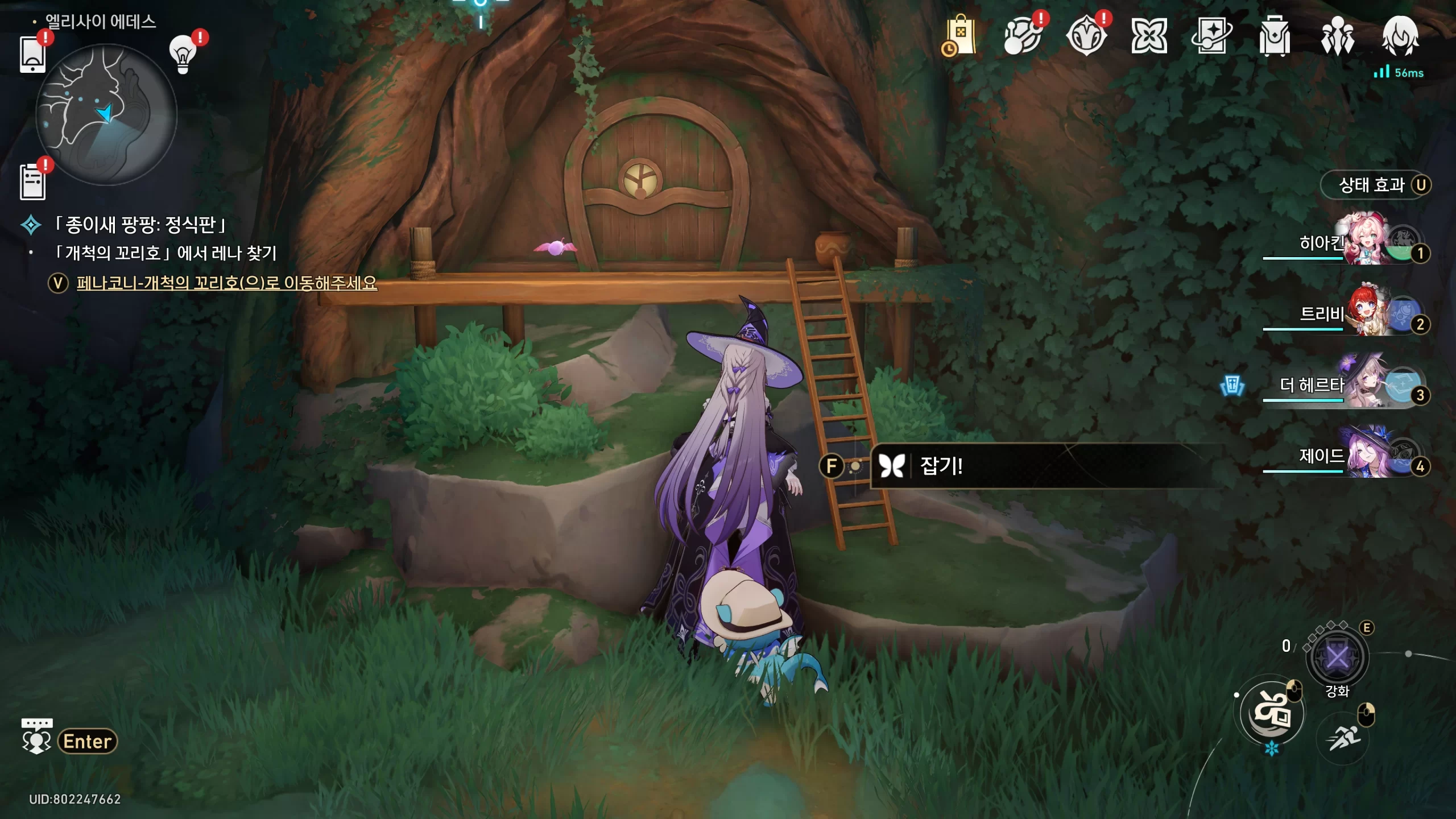The image size is (1456, 819).
Task: Click the circular minimap
Action: click(x=106, y=115)
